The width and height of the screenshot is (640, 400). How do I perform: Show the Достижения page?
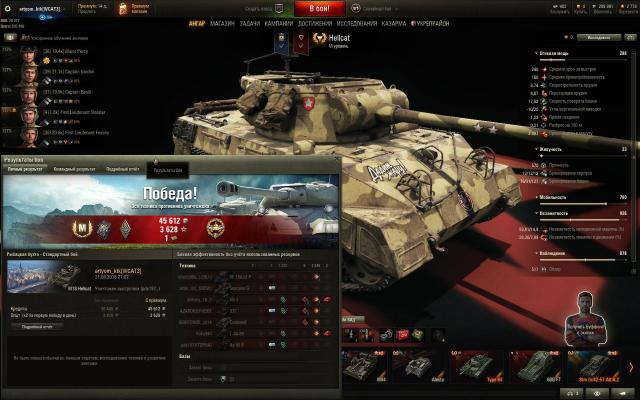point(315,23)
